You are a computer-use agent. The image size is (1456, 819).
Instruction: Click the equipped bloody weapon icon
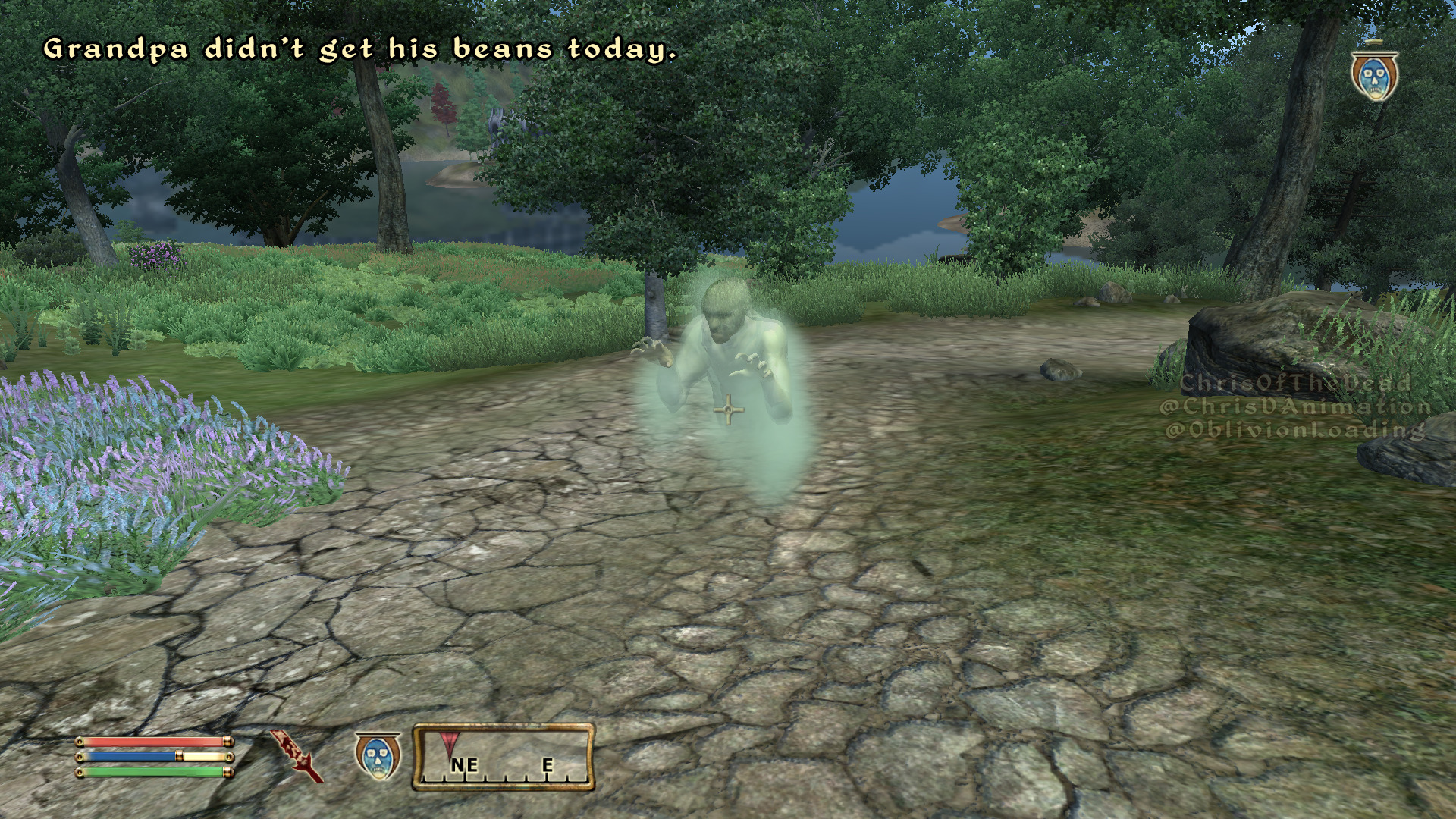[x=297, y=756]
